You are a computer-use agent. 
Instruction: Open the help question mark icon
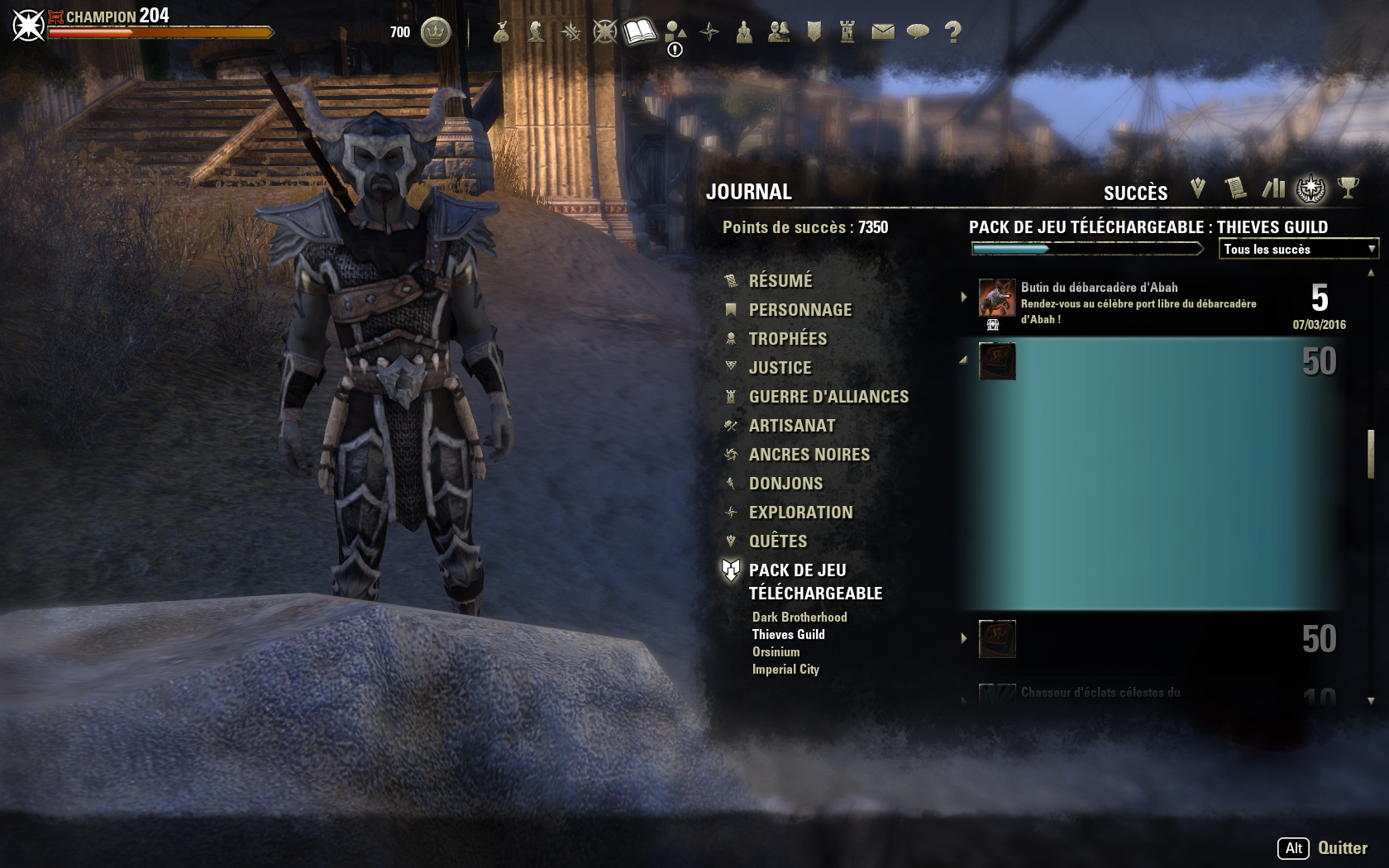point(954,31)
